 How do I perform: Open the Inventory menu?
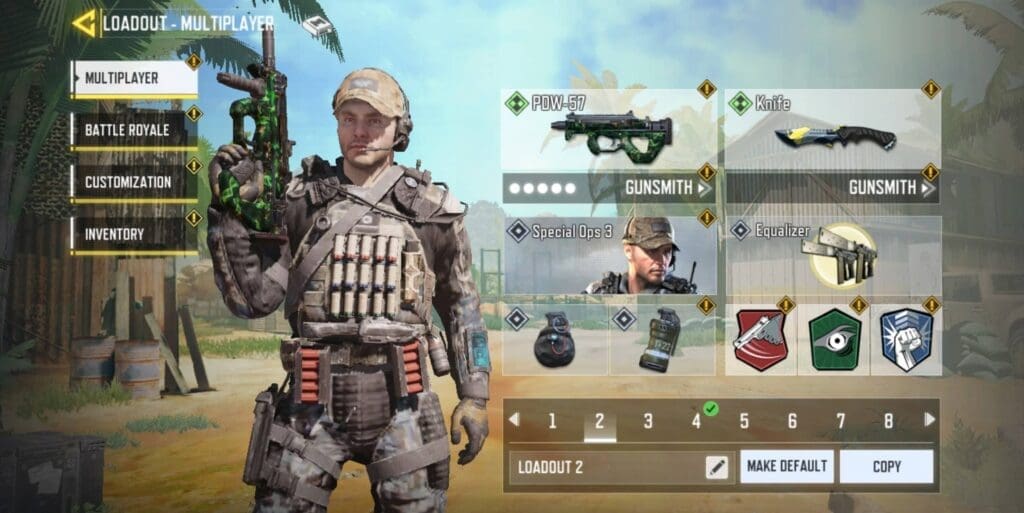(x=134, y=234)
